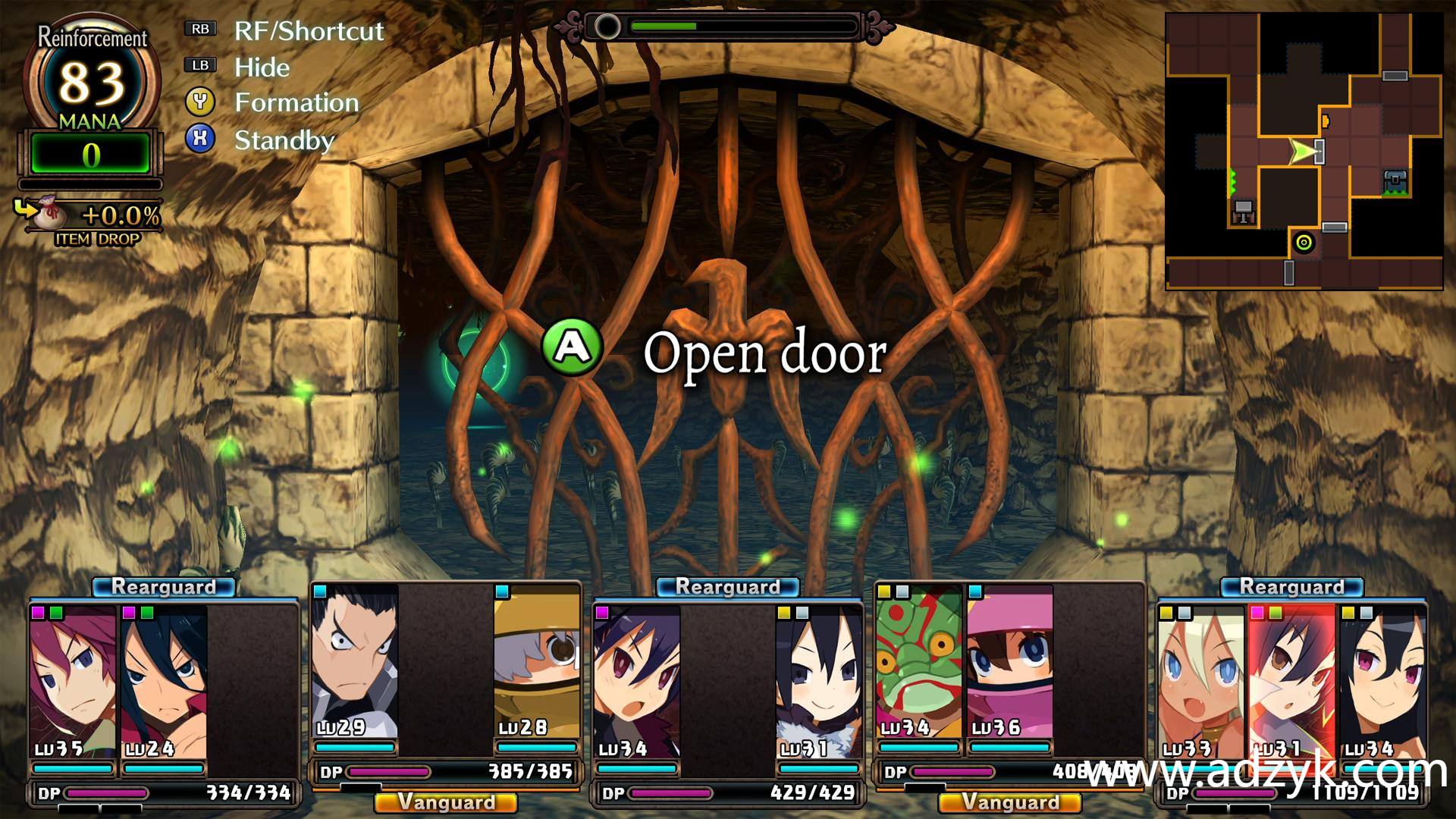Select the RF/Shortcut command
This screenshot has height=819, width=1456.
pos(308,31)
